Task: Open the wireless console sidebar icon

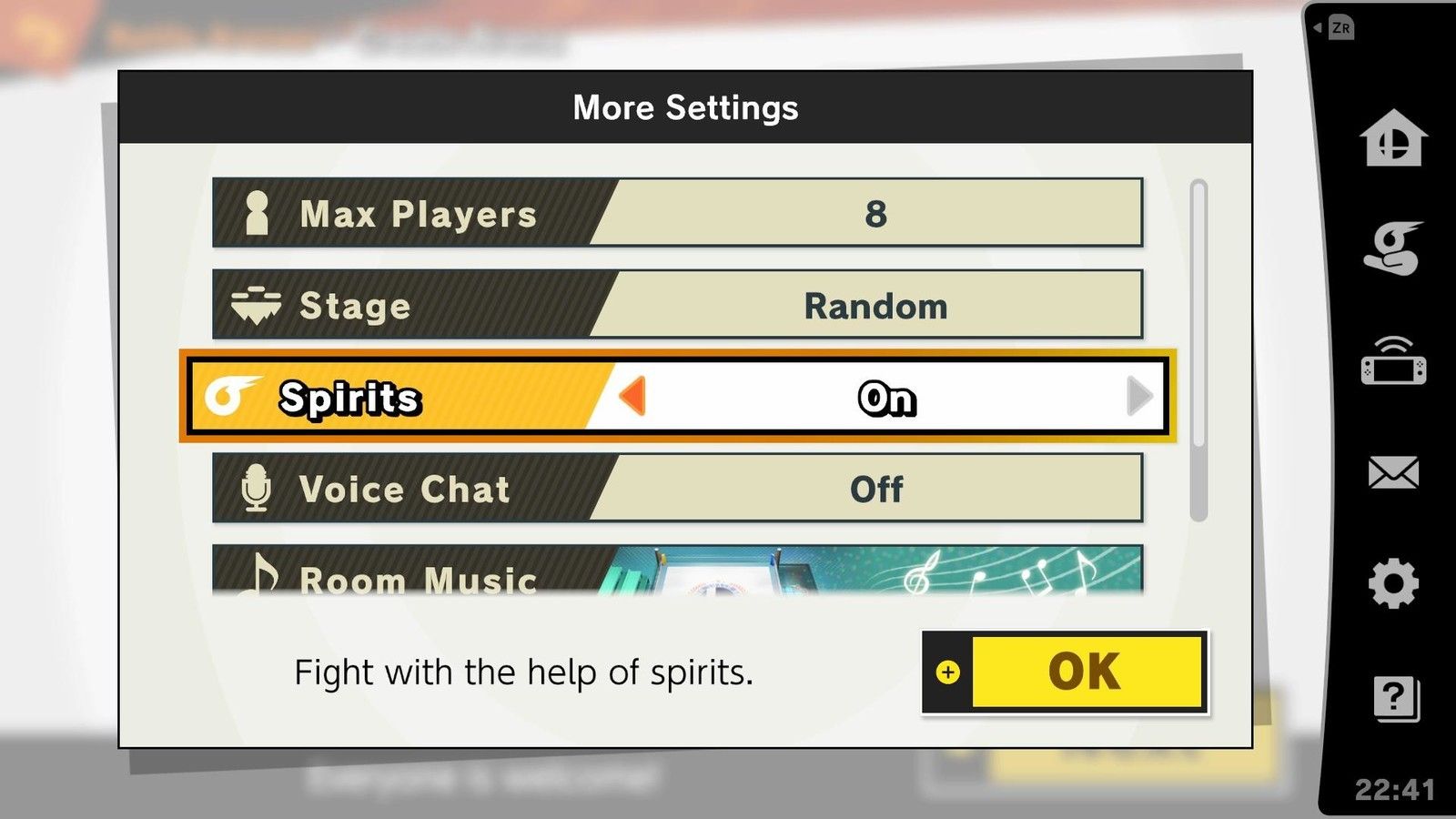Action: (1392, 361)
